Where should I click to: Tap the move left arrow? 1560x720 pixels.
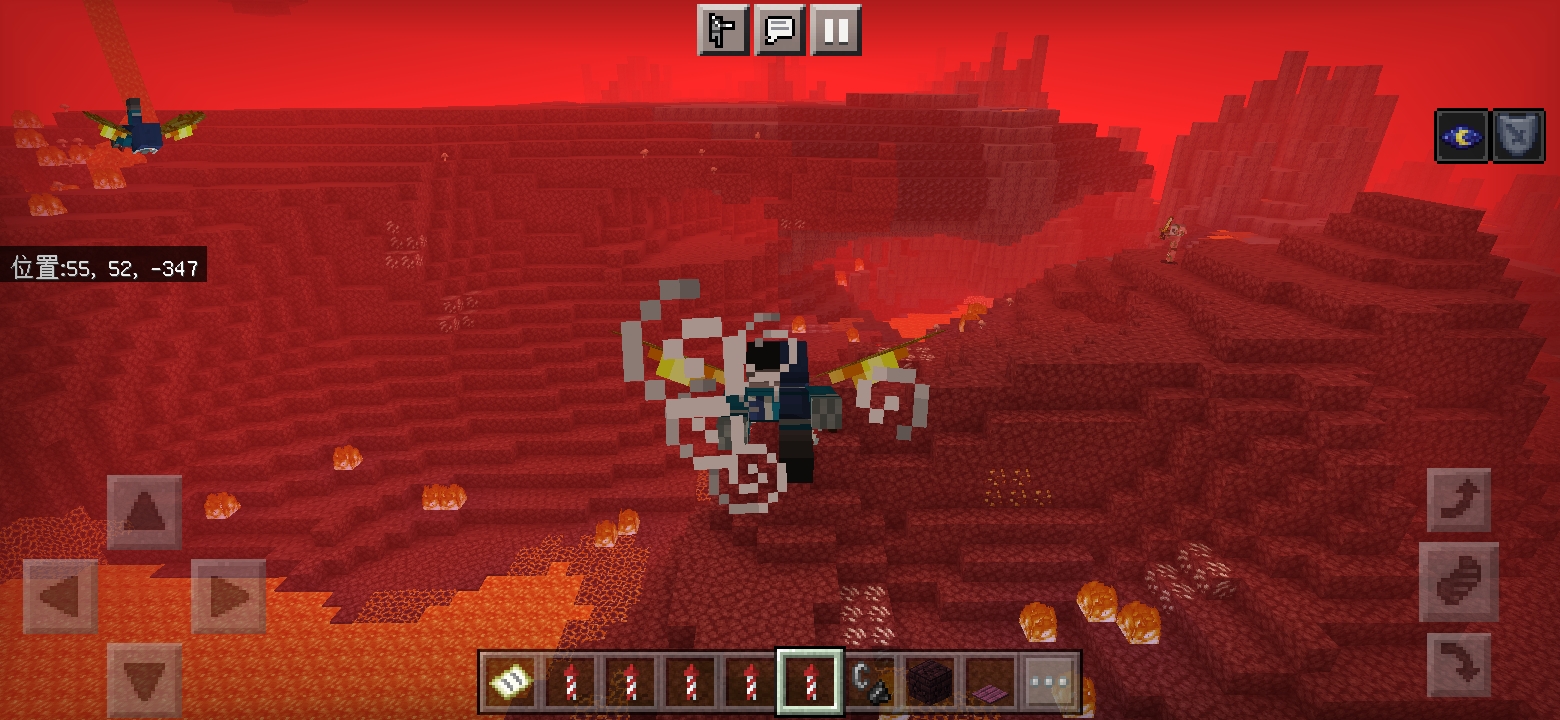pyautogui.click(x=60, y=597)
